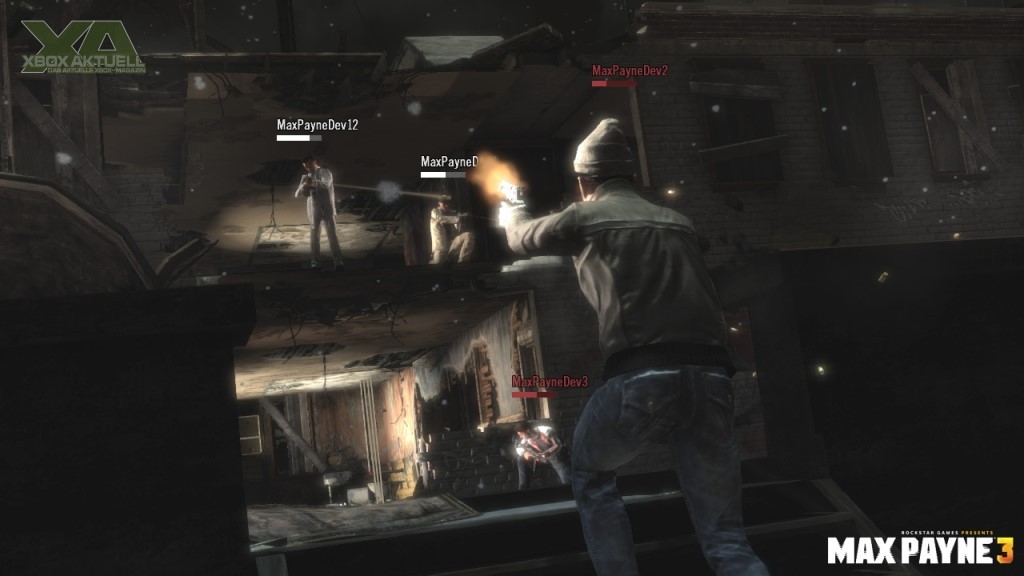The image size is (1024, 576).
Task: Select the MaxPayneDev12 player name tag
Action: (x=317, y=126)
